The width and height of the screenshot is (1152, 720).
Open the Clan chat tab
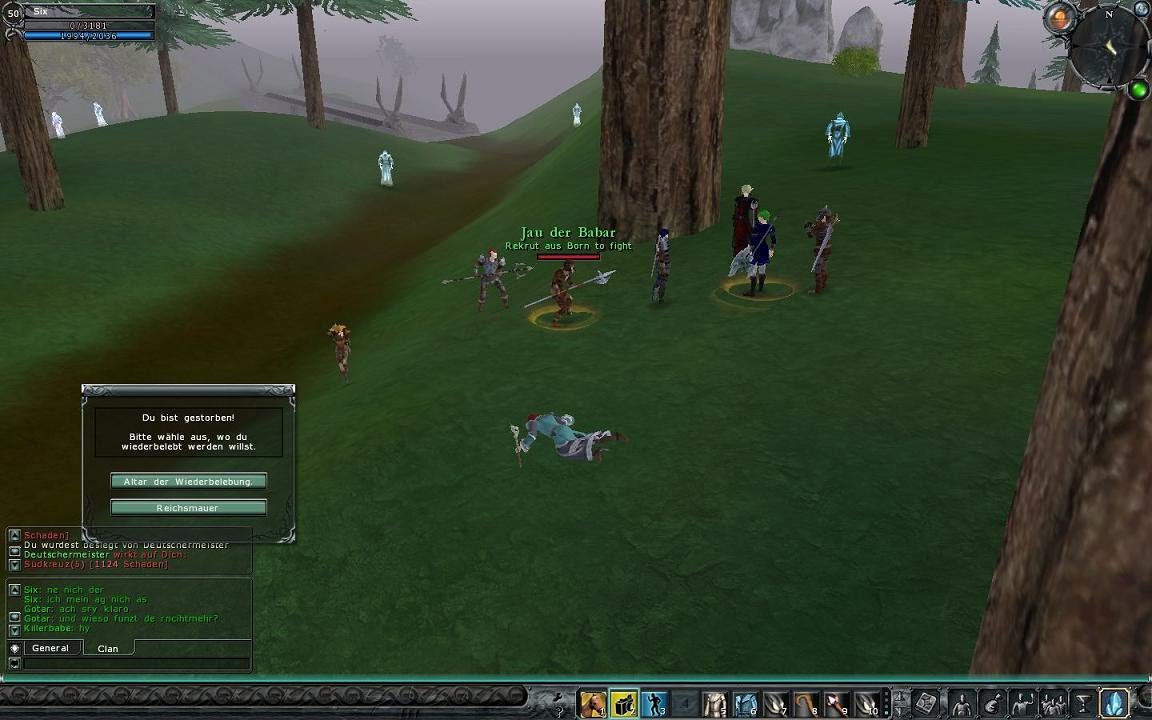point(108,648)
